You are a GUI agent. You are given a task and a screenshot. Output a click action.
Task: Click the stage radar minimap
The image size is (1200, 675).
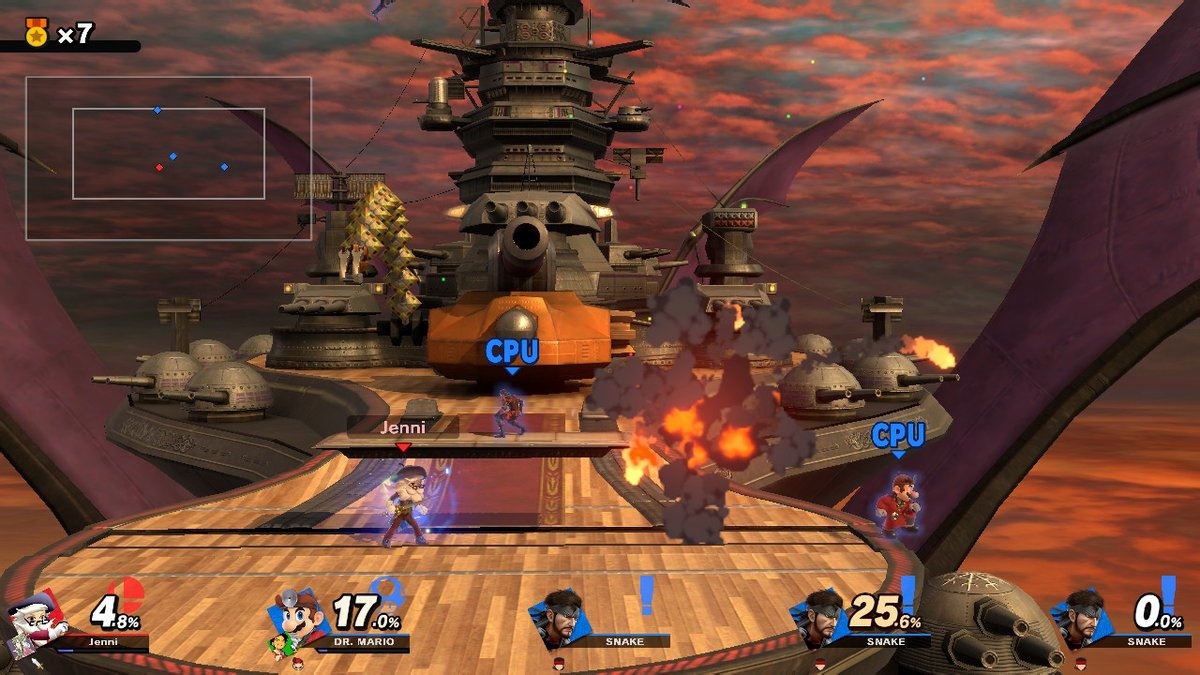click(168, 158)
